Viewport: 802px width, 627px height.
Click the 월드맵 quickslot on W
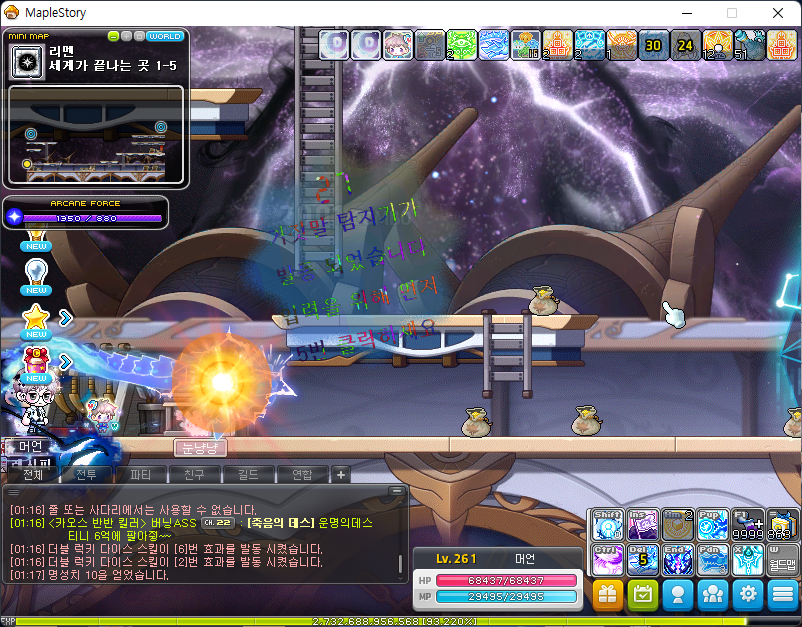coord(782,559)
